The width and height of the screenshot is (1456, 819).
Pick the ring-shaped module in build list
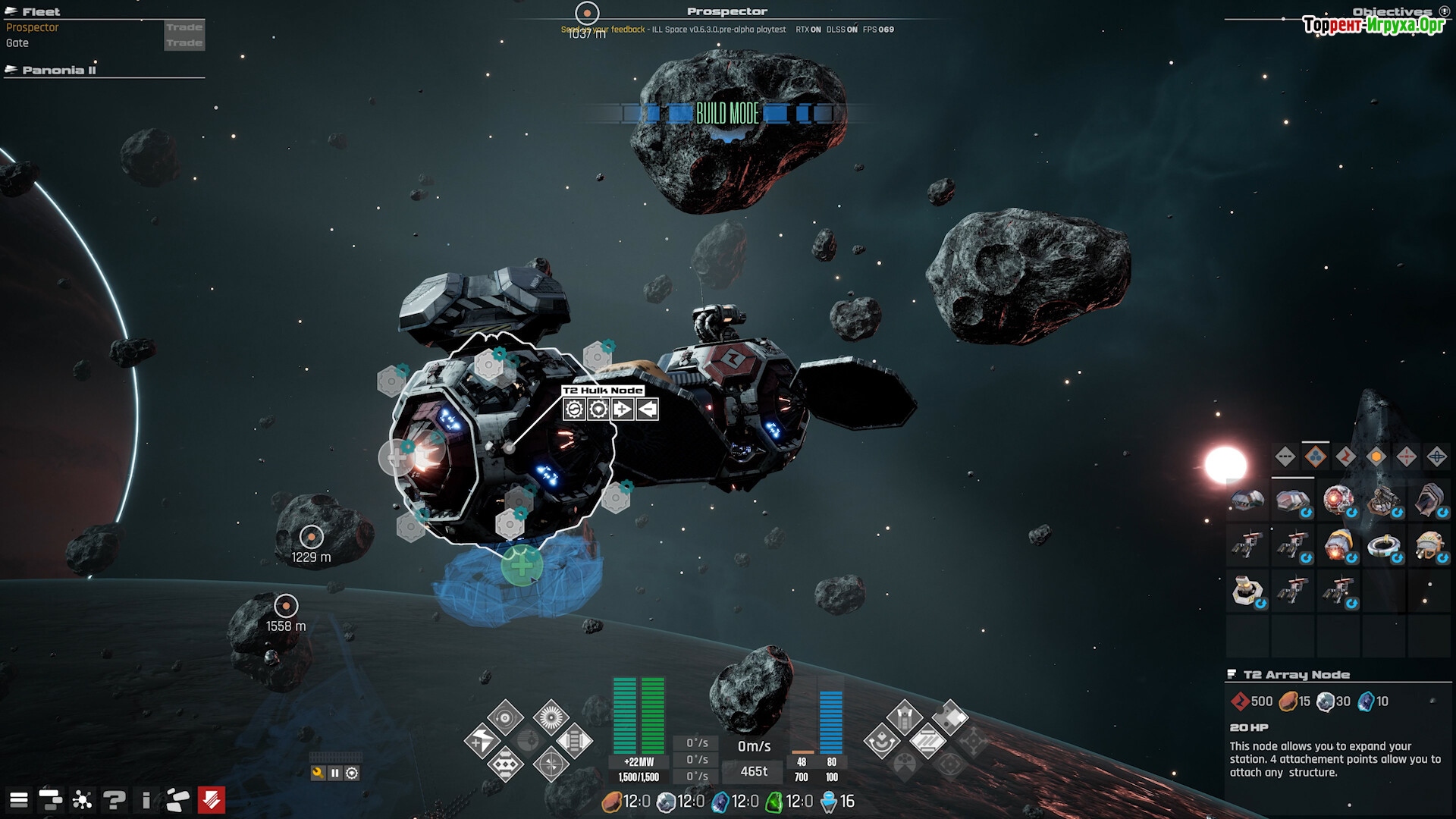pyautogui.click(x=1384, y=544)
